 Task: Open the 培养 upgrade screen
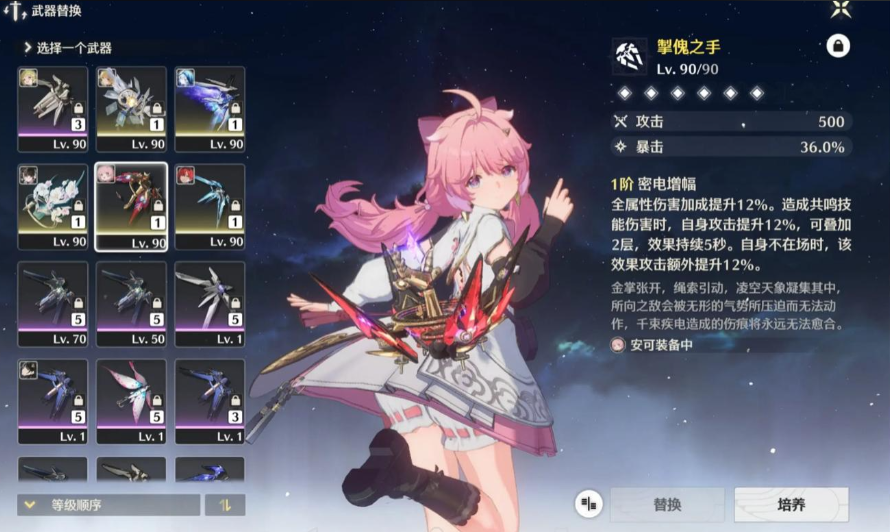(x=791, y=505)
